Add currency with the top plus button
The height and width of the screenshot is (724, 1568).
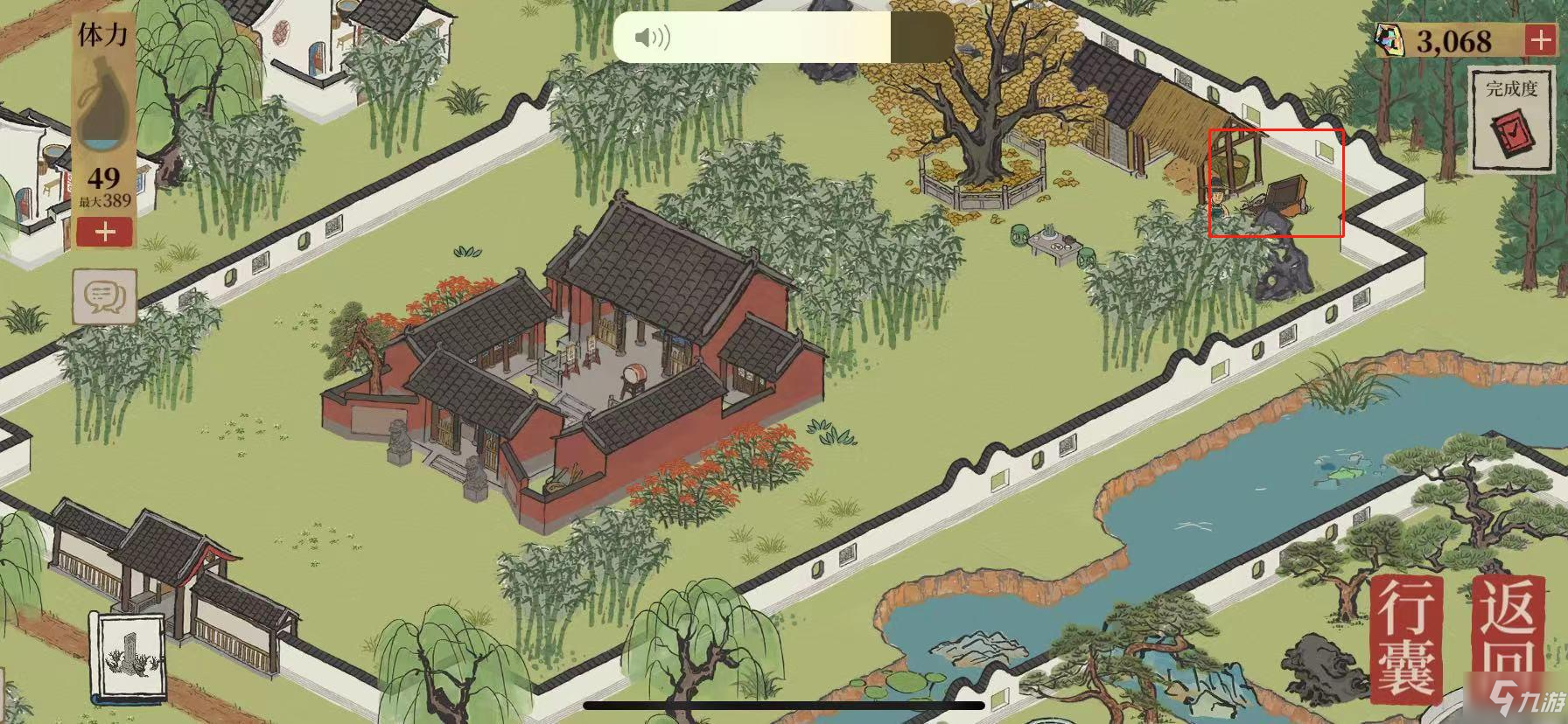(x=1540, y=40)
